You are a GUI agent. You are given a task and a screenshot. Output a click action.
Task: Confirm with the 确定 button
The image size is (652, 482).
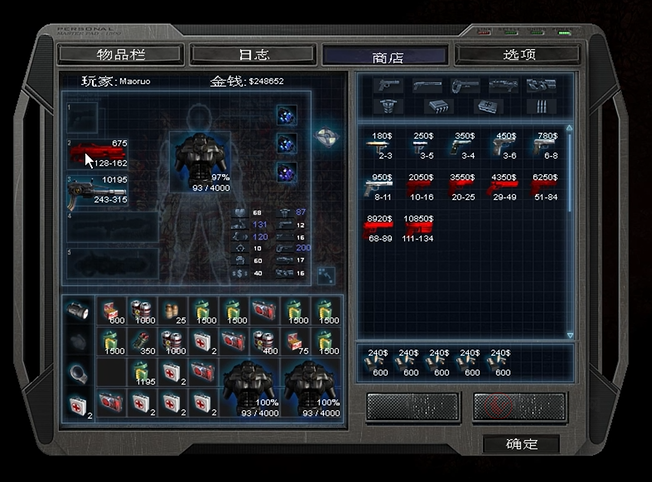pyautogui.click(x=521, y=443)
